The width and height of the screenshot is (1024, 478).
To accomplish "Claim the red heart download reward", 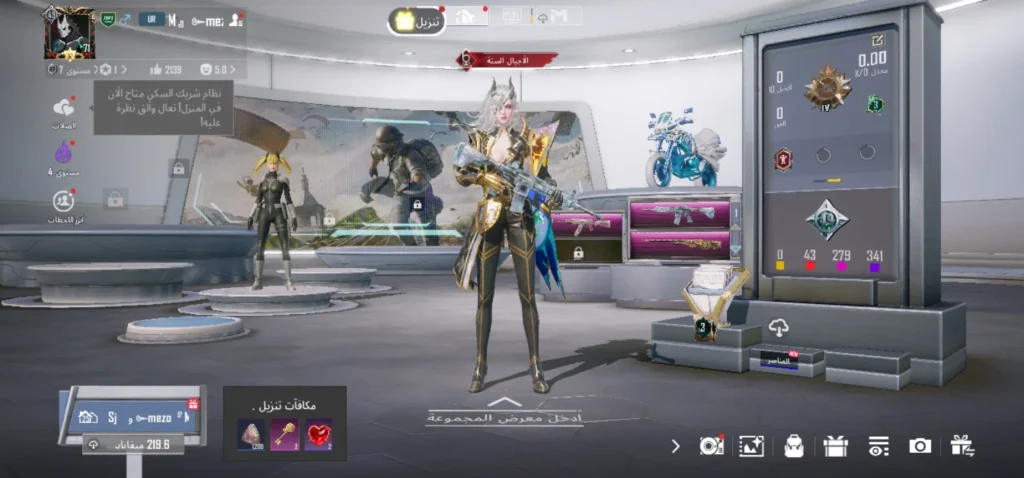I will pyautogui.click(x=318, y=434).
